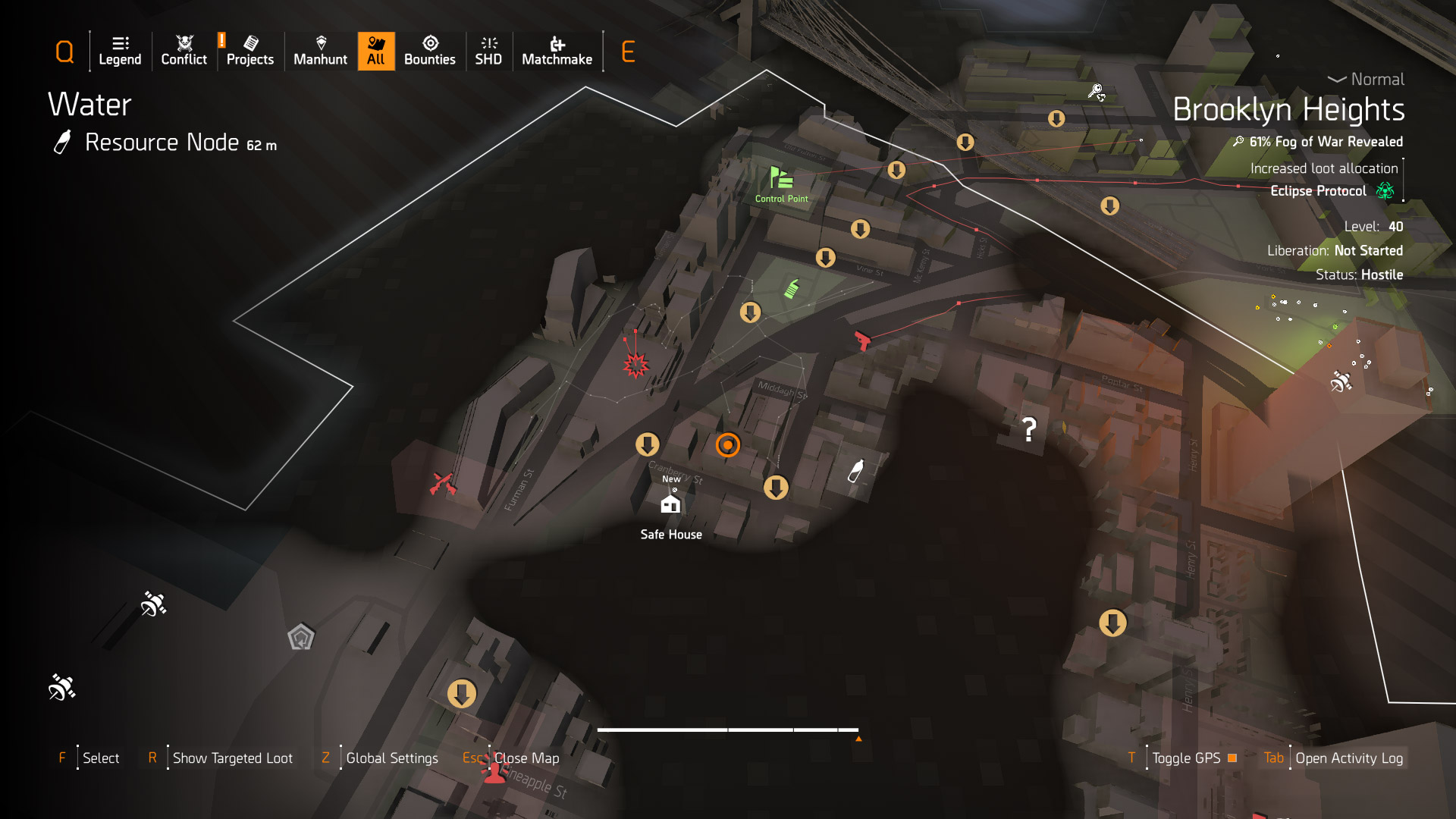Select the white question mark marker
The image size is (1456, 819).
[1029, 430]
